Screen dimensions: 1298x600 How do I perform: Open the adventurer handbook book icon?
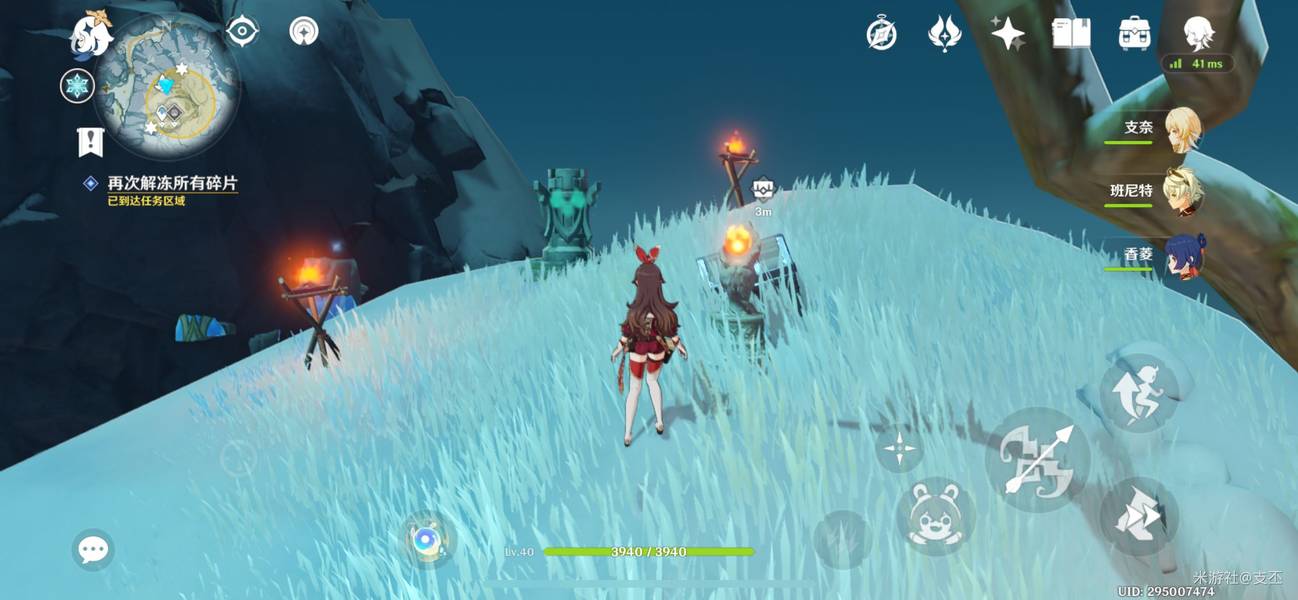1071,34
